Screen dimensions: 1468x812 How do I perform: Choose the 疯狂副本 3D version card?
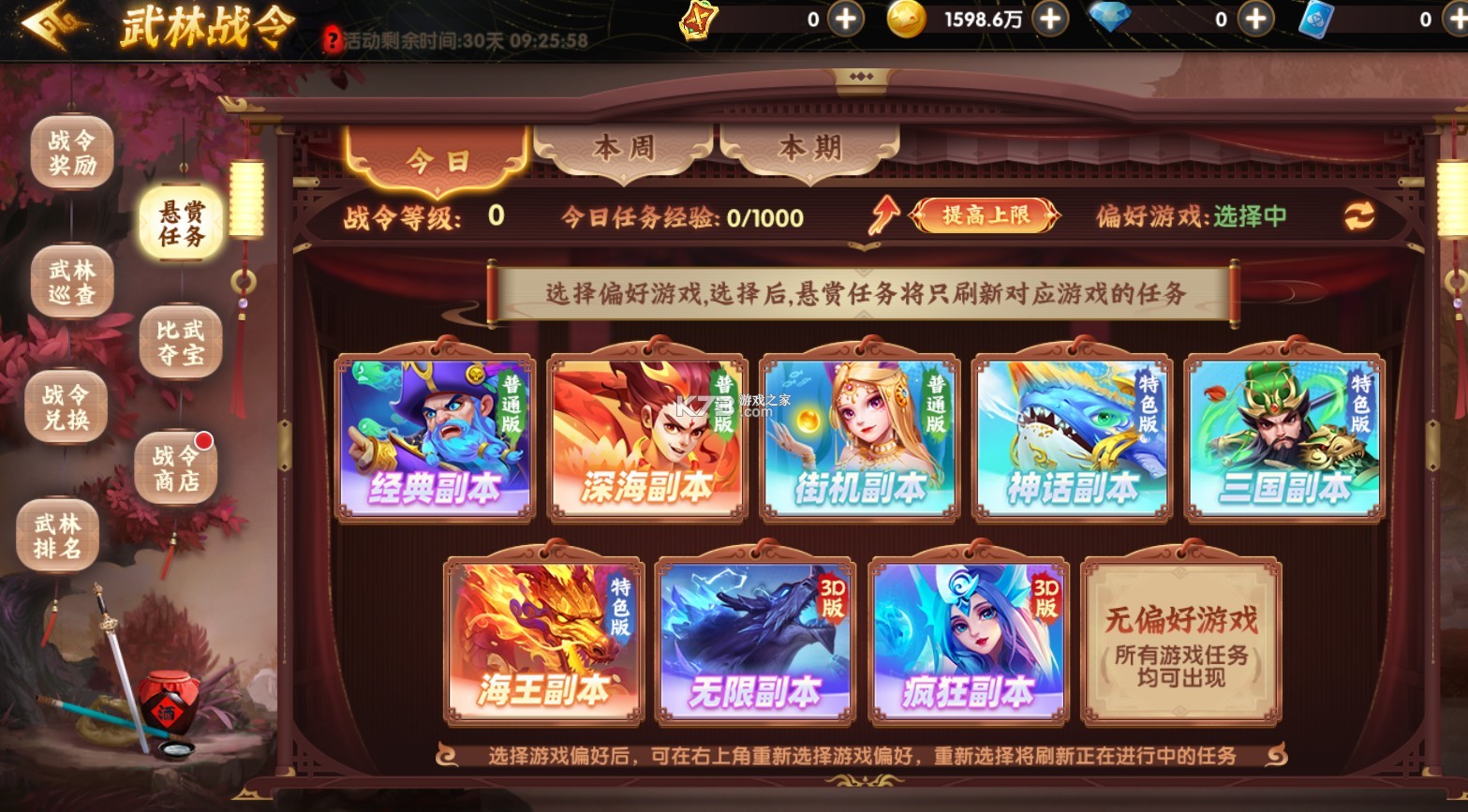pyautogui.click(x=969, y=640)
